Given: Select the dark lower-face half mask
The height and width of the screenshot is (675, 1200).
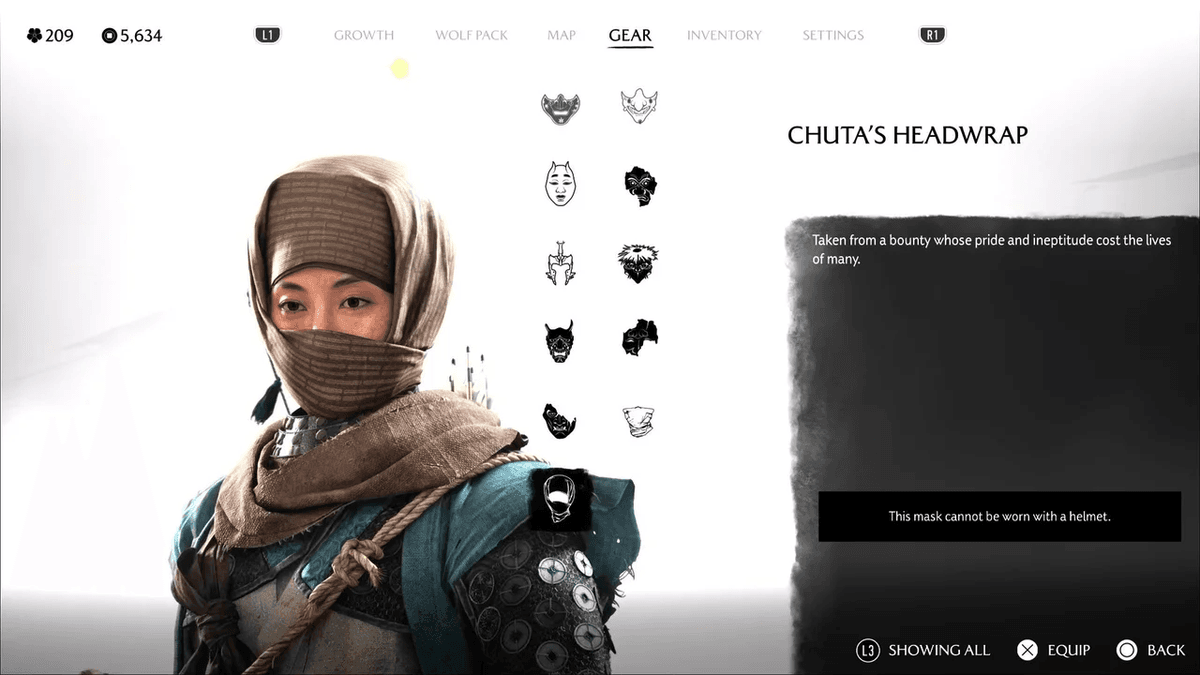Looking at the screenshot, I should pyautogui.click(x=560, y=107).
